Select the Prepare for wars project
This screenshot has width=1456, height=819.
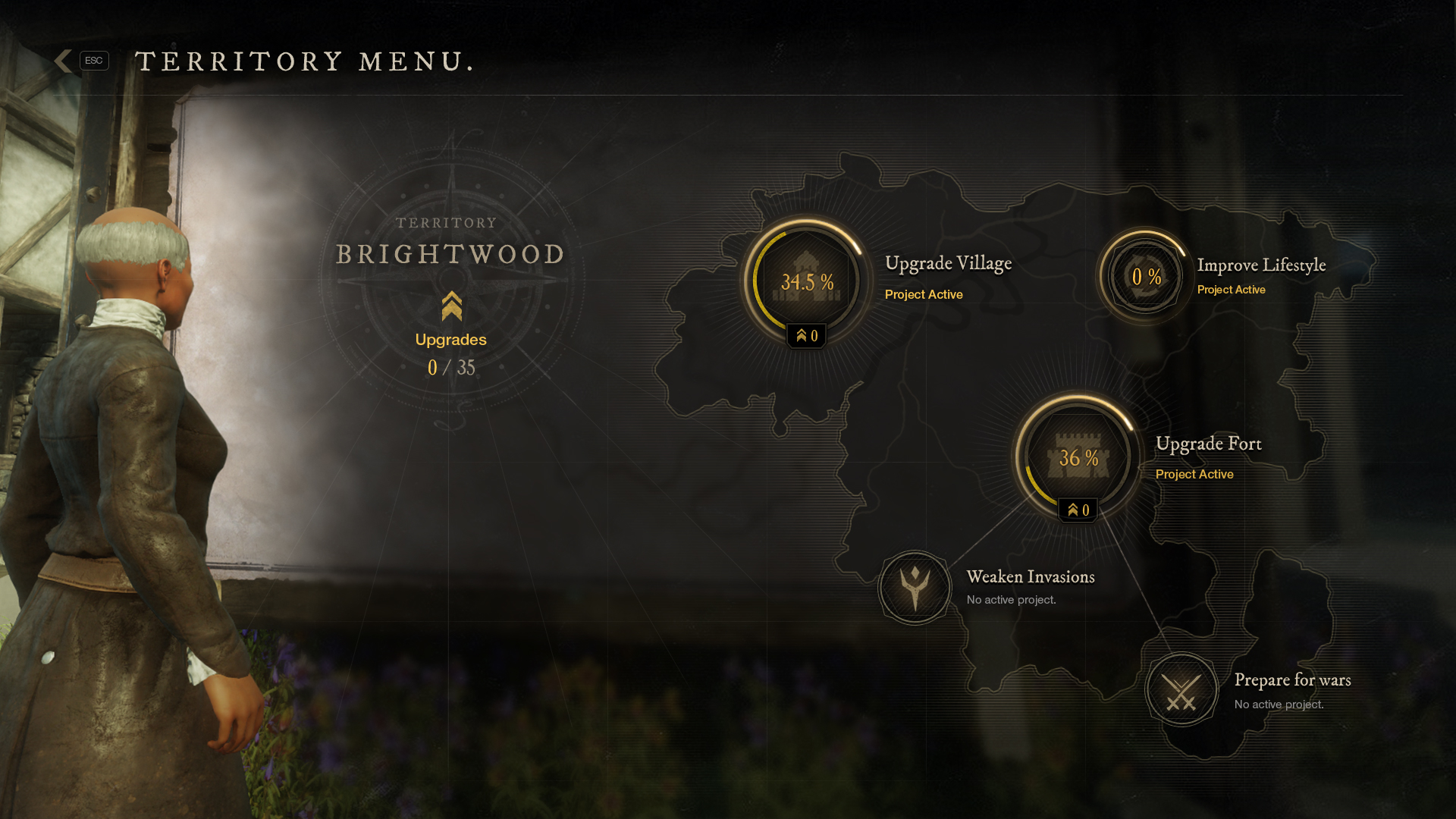1181,690
